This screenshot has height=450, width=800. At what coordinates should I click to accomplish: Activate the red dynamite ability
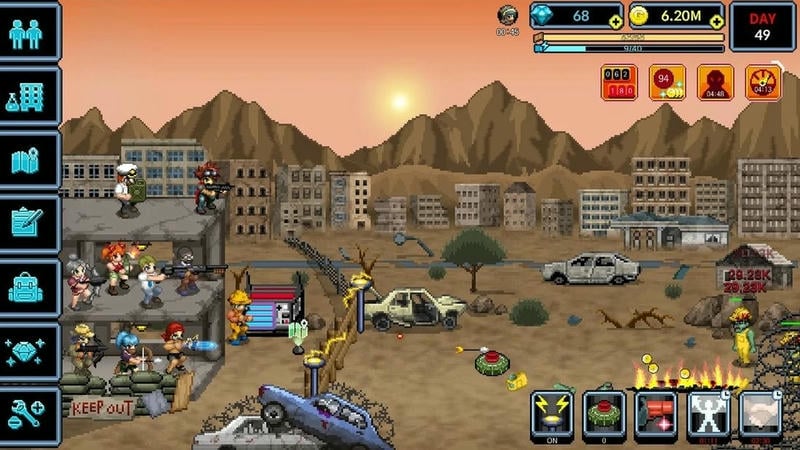click(x=656, y=413)
